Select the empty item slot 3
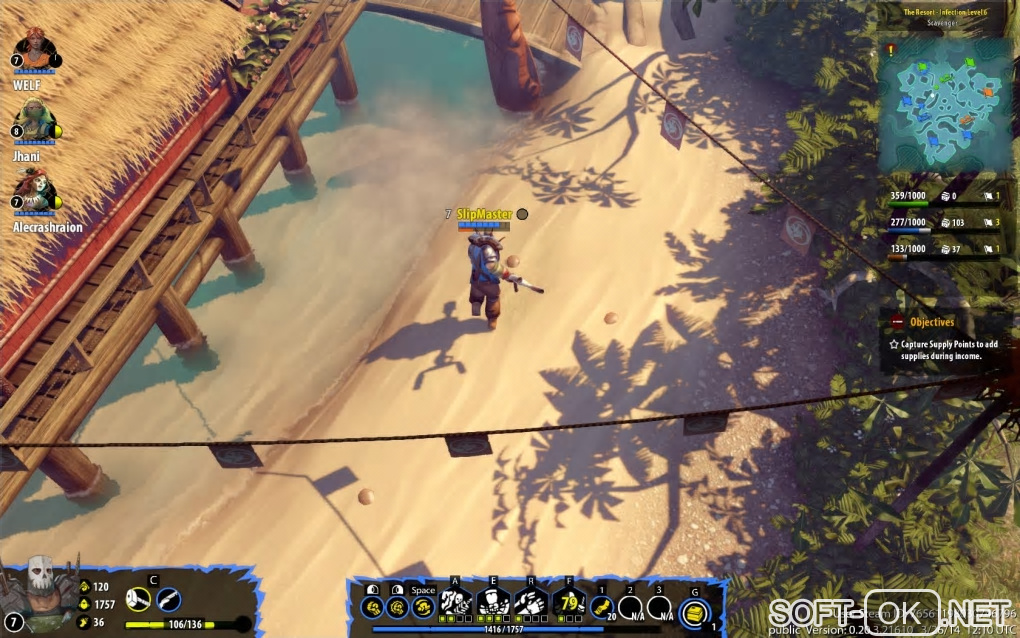 pyautogui.click(x=659, y=606)
